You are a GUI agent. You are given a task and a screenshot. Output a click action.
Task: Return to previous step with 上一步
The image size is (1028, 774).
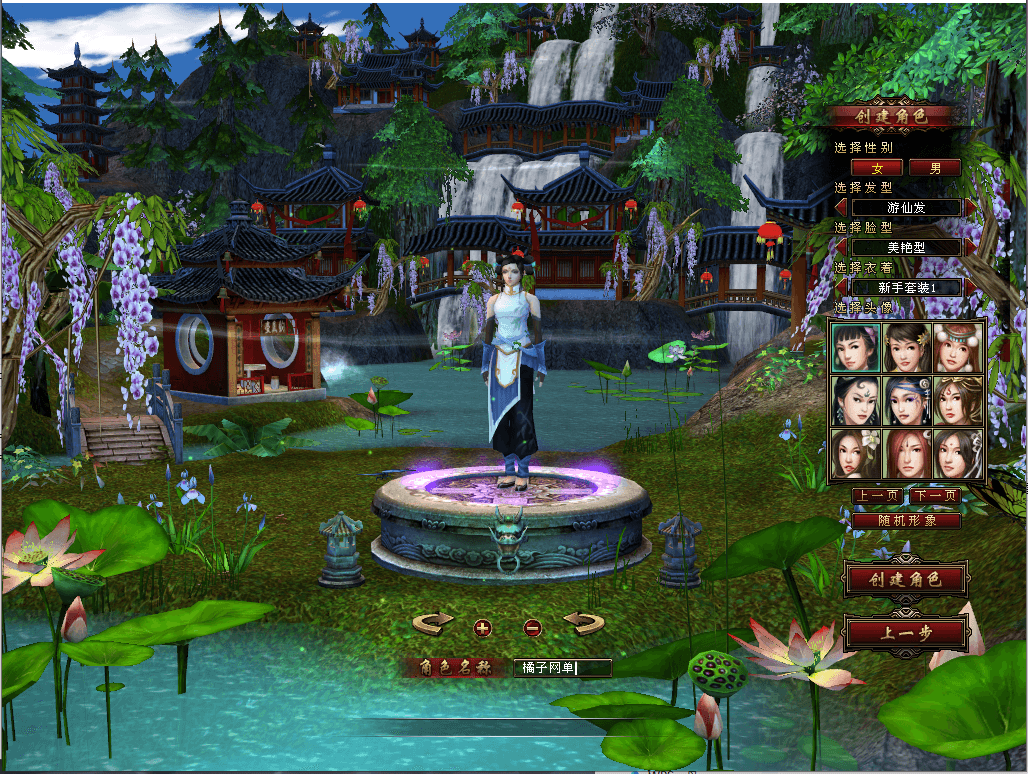(x=906, y=632)
